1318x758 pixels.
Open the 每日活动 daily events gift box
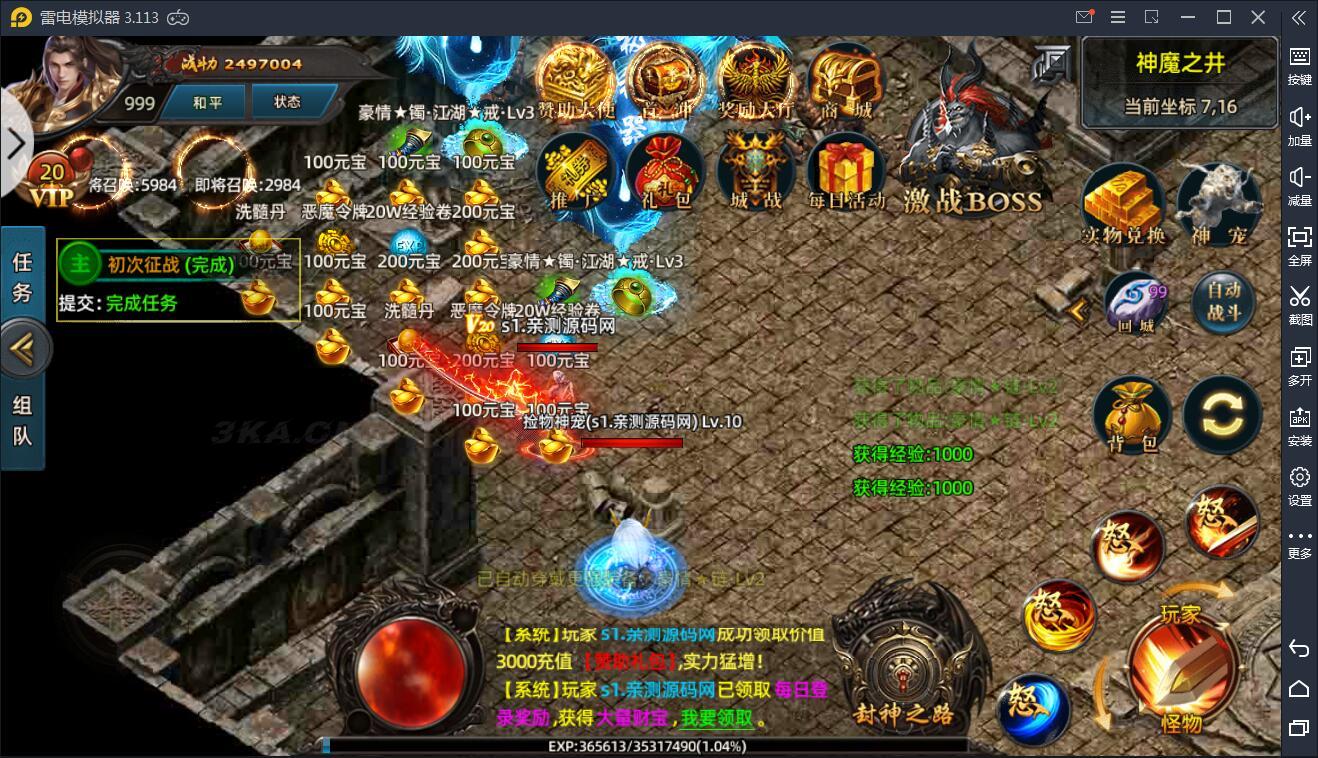845,172
